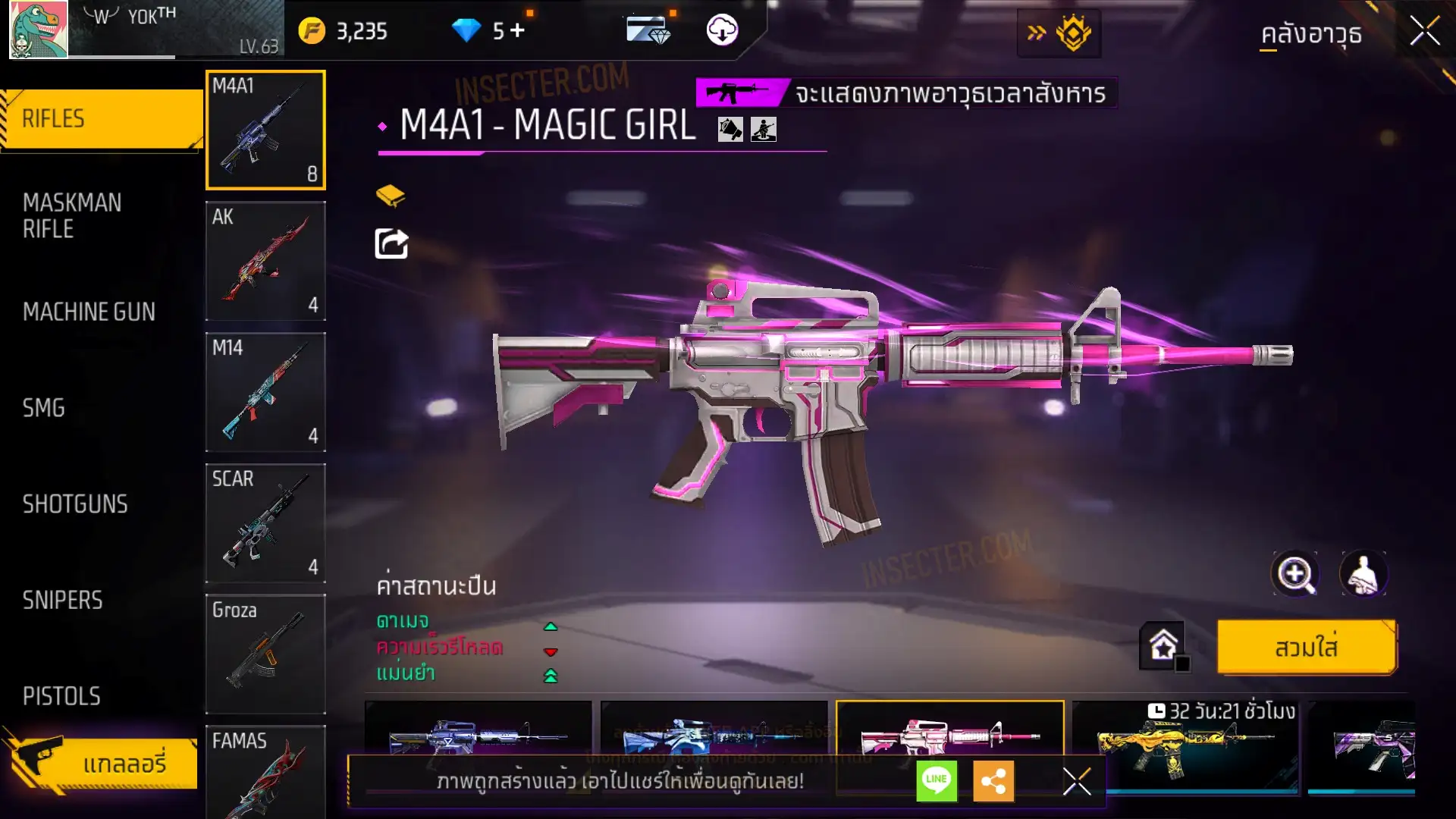Image resolution: width=1456 pixels, height=819 pixels.
Task: Open the MACHINE GUN category
Action: point(89,312)
